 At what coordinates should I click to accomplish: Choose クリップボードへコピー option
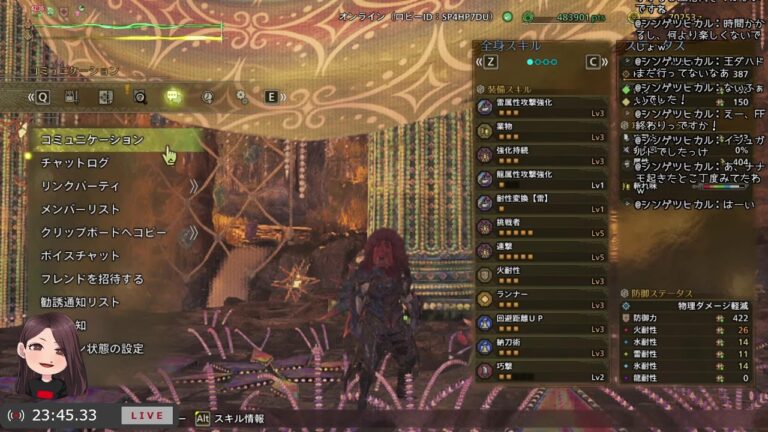coord(103,232)
